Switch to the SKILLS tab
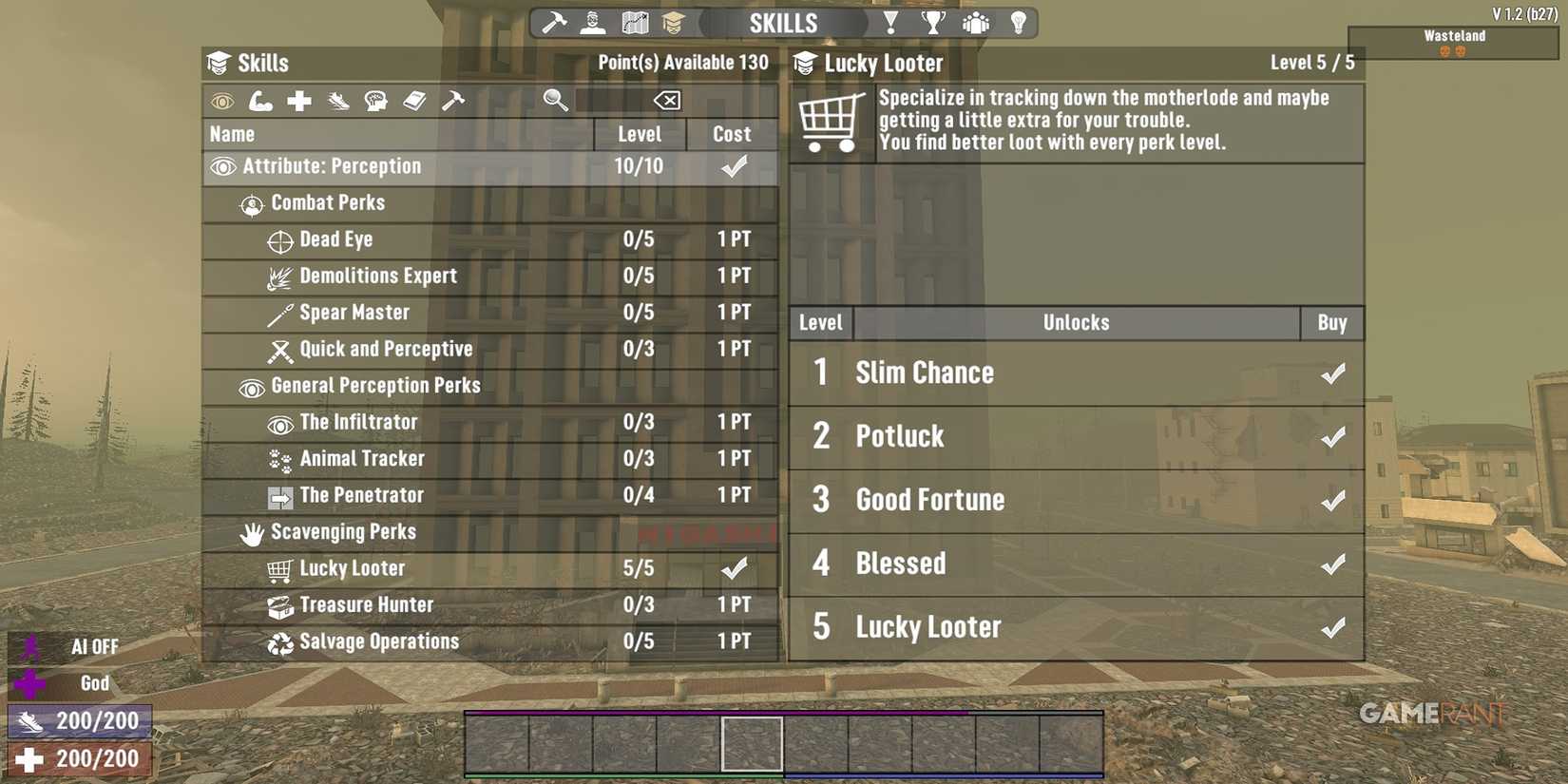 coord(784,22)
